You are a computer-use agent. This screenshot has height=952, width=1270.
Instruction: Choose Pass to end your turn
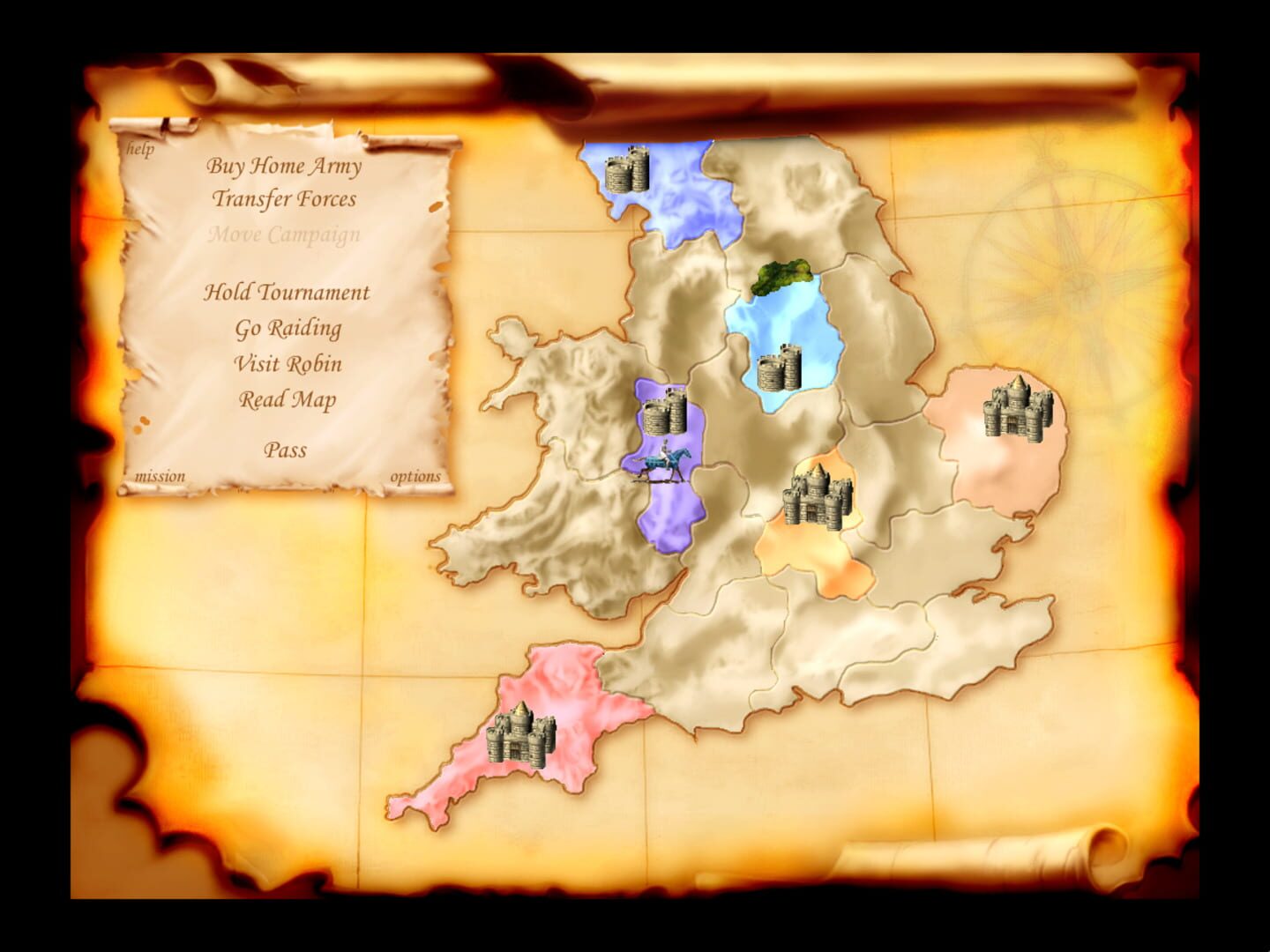(286, 451)
